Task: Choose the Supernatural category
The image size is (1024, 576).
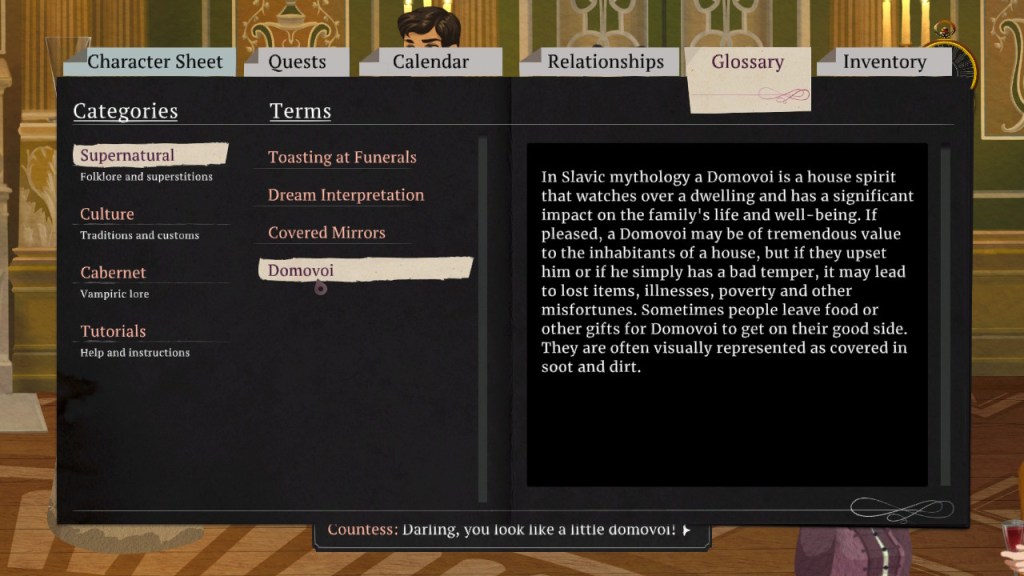Action: pyautogui.click(x=127, y=156)
